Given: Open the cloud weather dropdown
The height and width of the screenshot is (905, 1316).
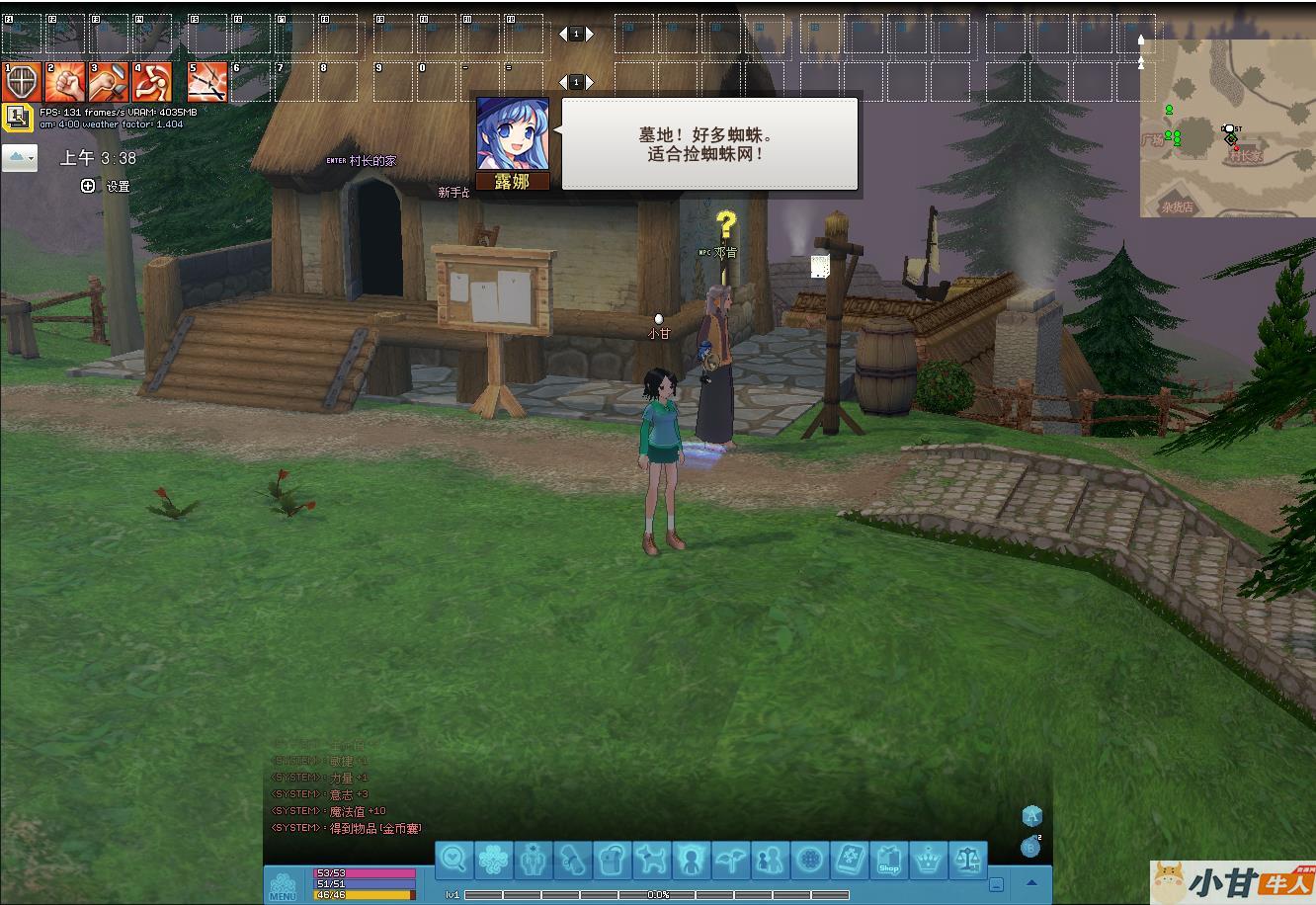Looking at the screenshot, I should tap(20, 158).
